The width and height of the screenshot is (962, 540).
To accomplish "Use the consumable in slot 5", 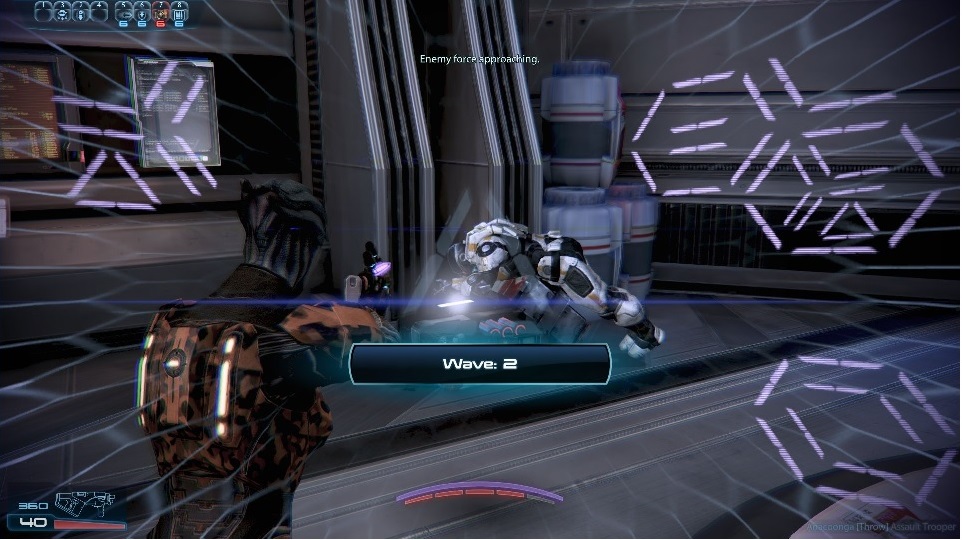I will click(123, 13).
